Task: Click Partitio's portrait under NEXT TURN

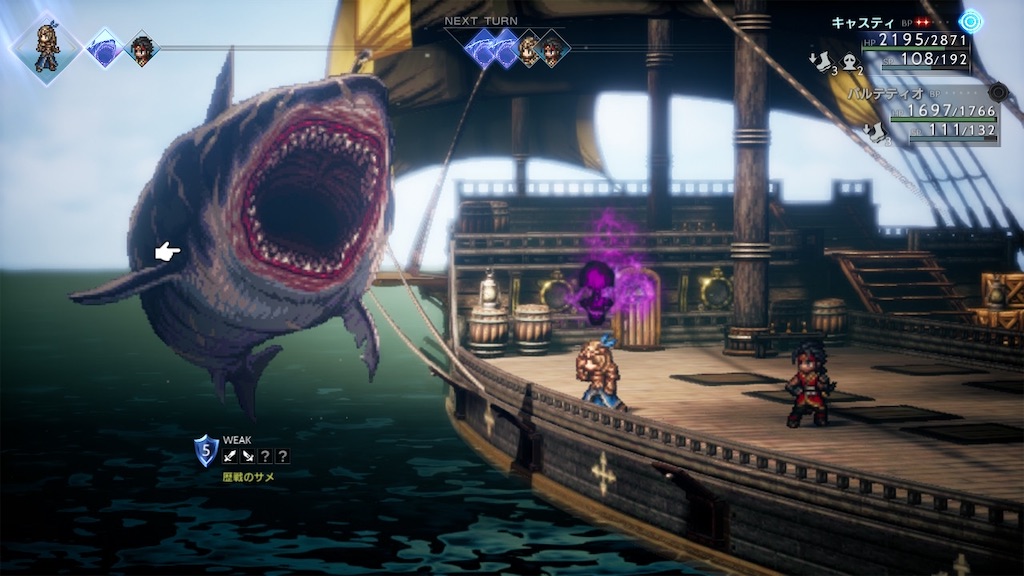Action: (551, 47)
